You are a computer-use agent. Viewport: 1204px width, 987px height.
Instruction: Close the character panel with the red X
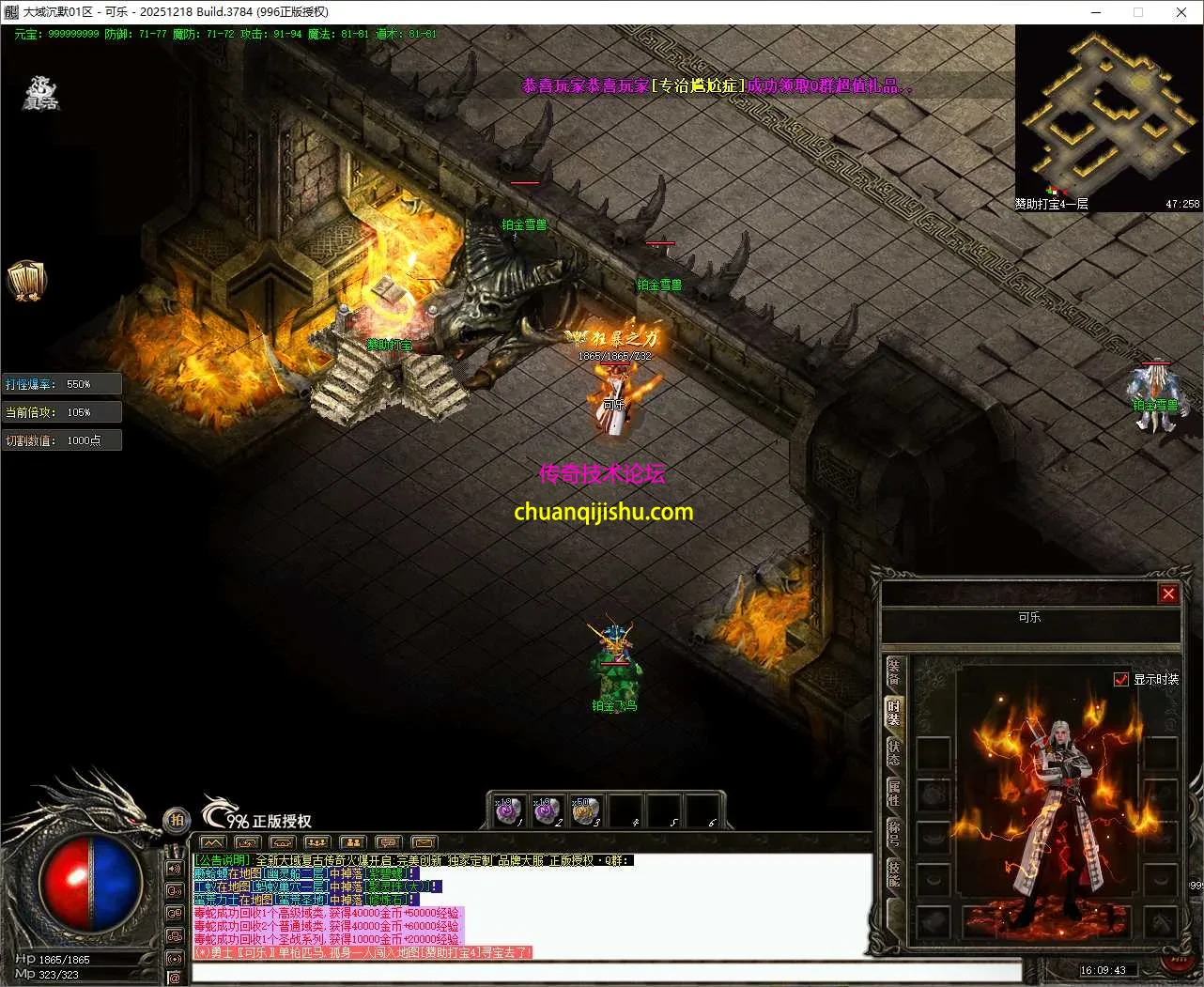(x=1168, y=593)
